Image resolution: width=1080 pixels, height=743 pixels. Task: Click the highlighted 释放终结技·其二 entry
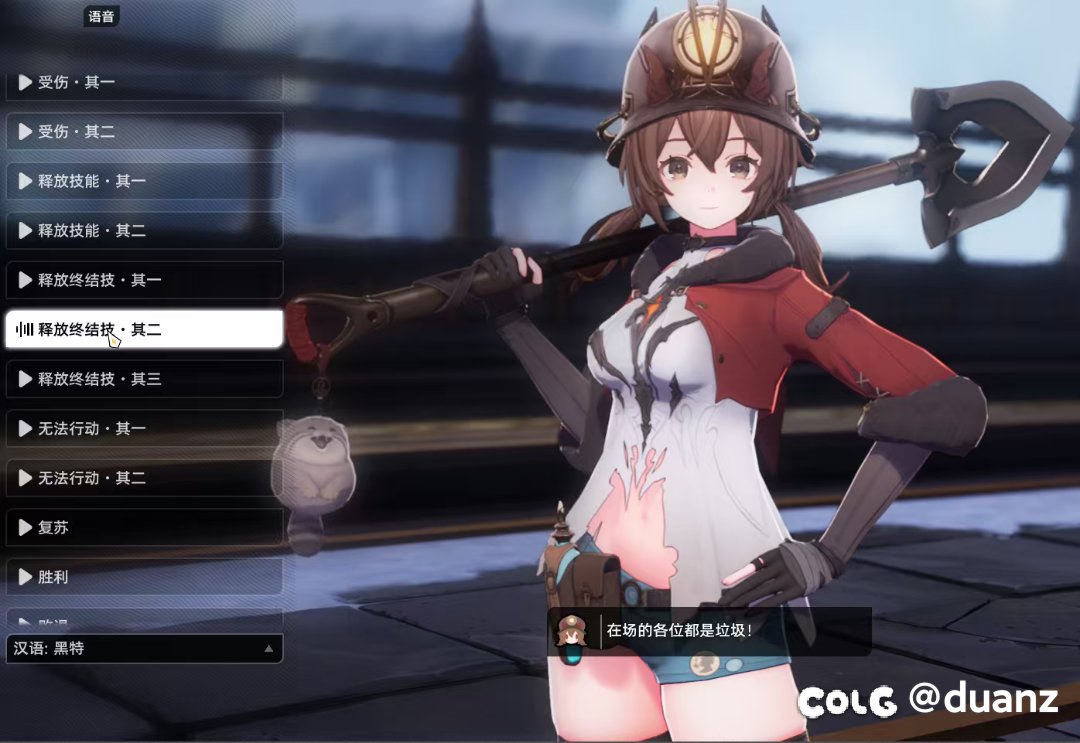(x=144, y=329)
